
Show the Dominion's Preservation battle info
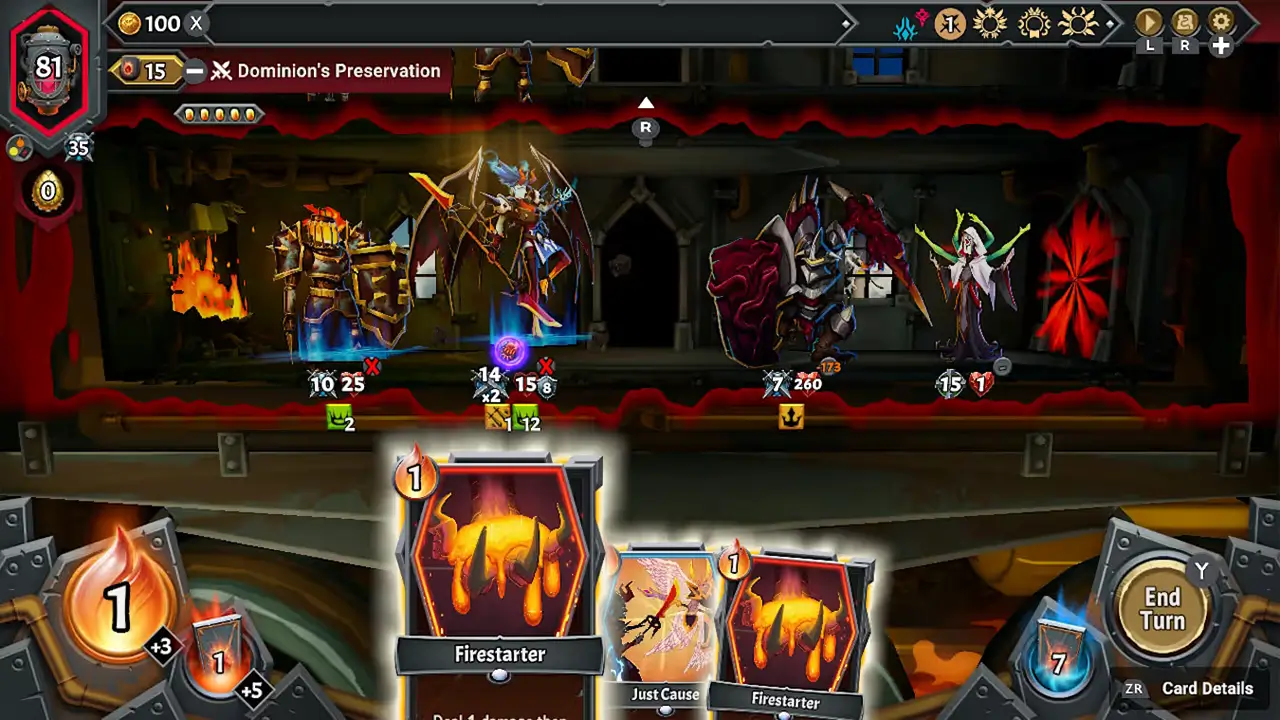click(338, 71)
